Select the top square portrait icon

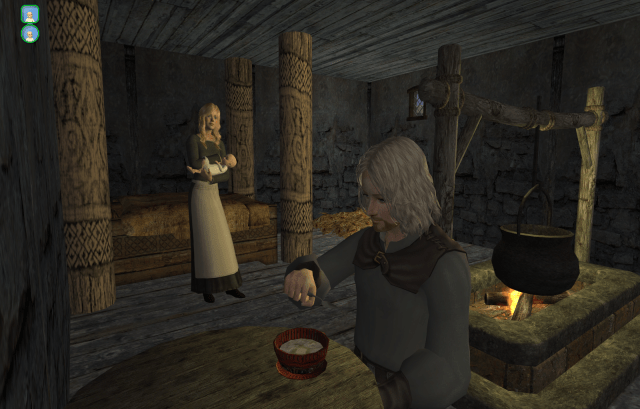coord(29,14)
